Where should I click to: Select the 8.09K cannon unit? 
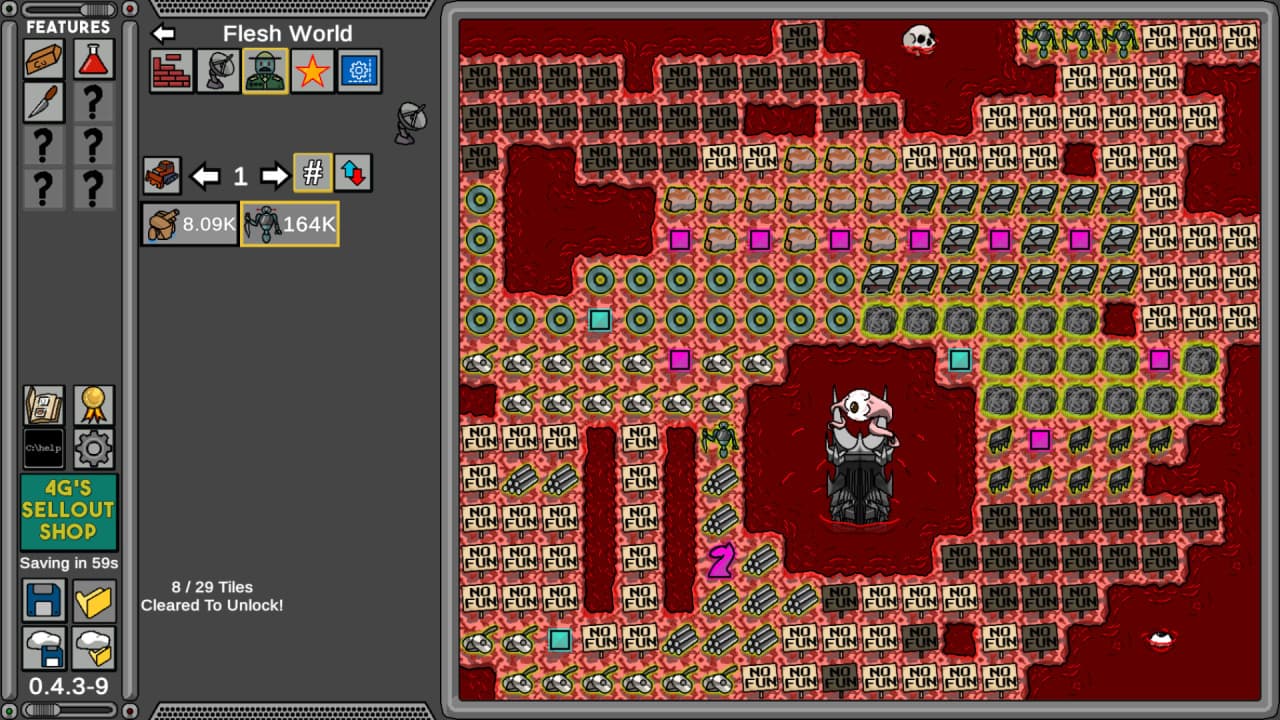[190, 224]
